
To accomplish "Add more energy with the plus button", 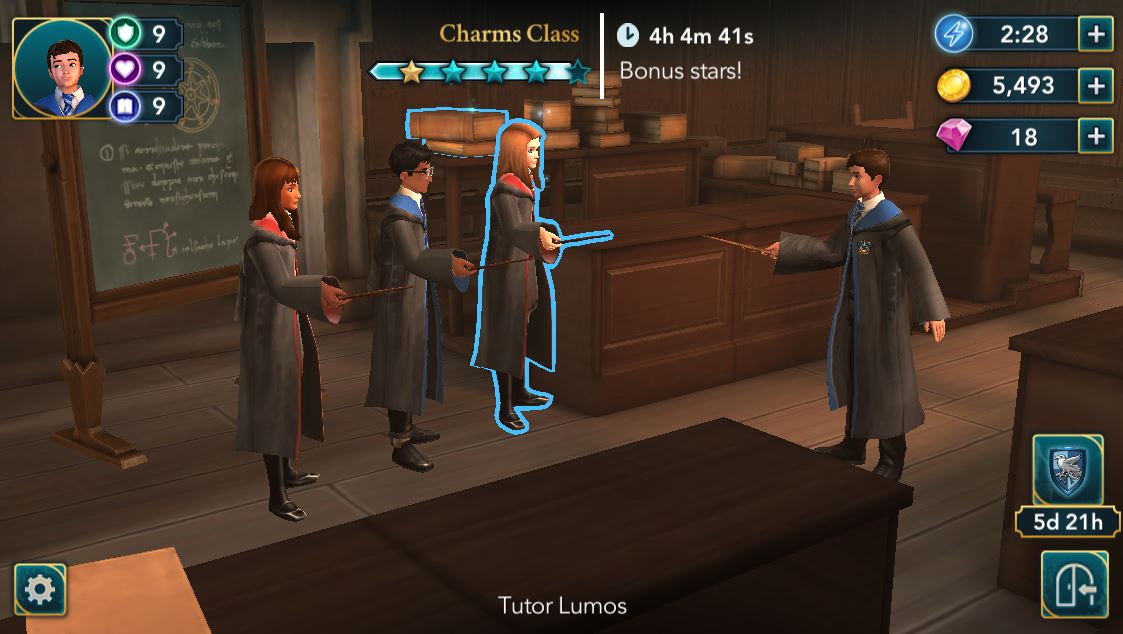I will point(1096,34).
